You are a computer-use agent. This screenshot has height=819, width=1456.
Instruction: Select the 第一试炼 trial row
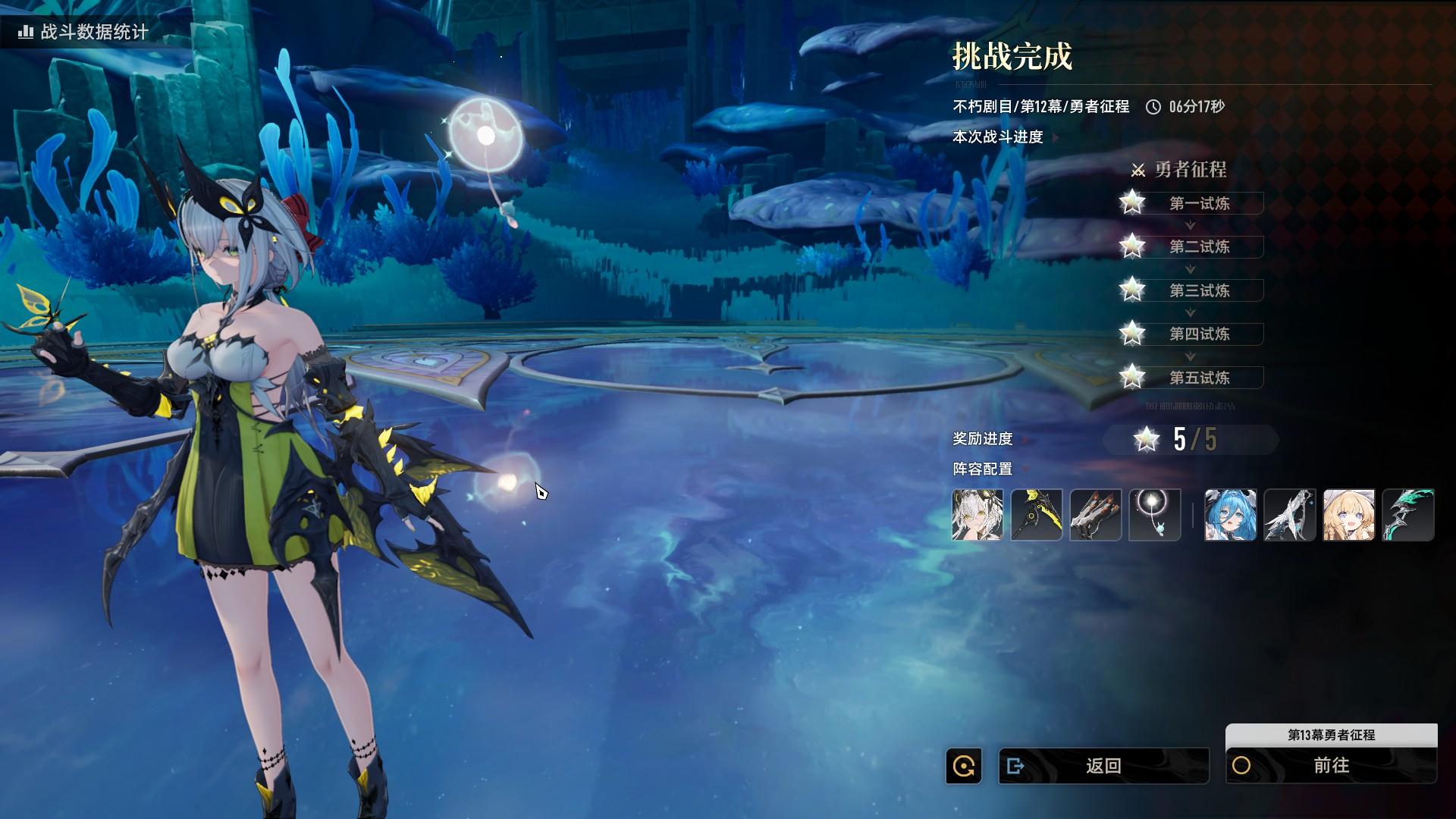coord(1198,203)
